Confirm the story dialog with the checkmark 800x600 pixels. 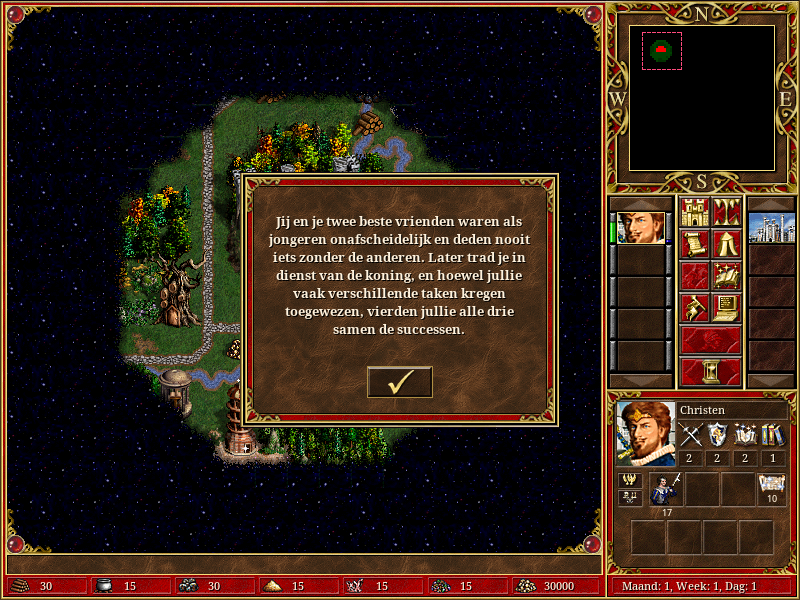[x=400, y=382]
